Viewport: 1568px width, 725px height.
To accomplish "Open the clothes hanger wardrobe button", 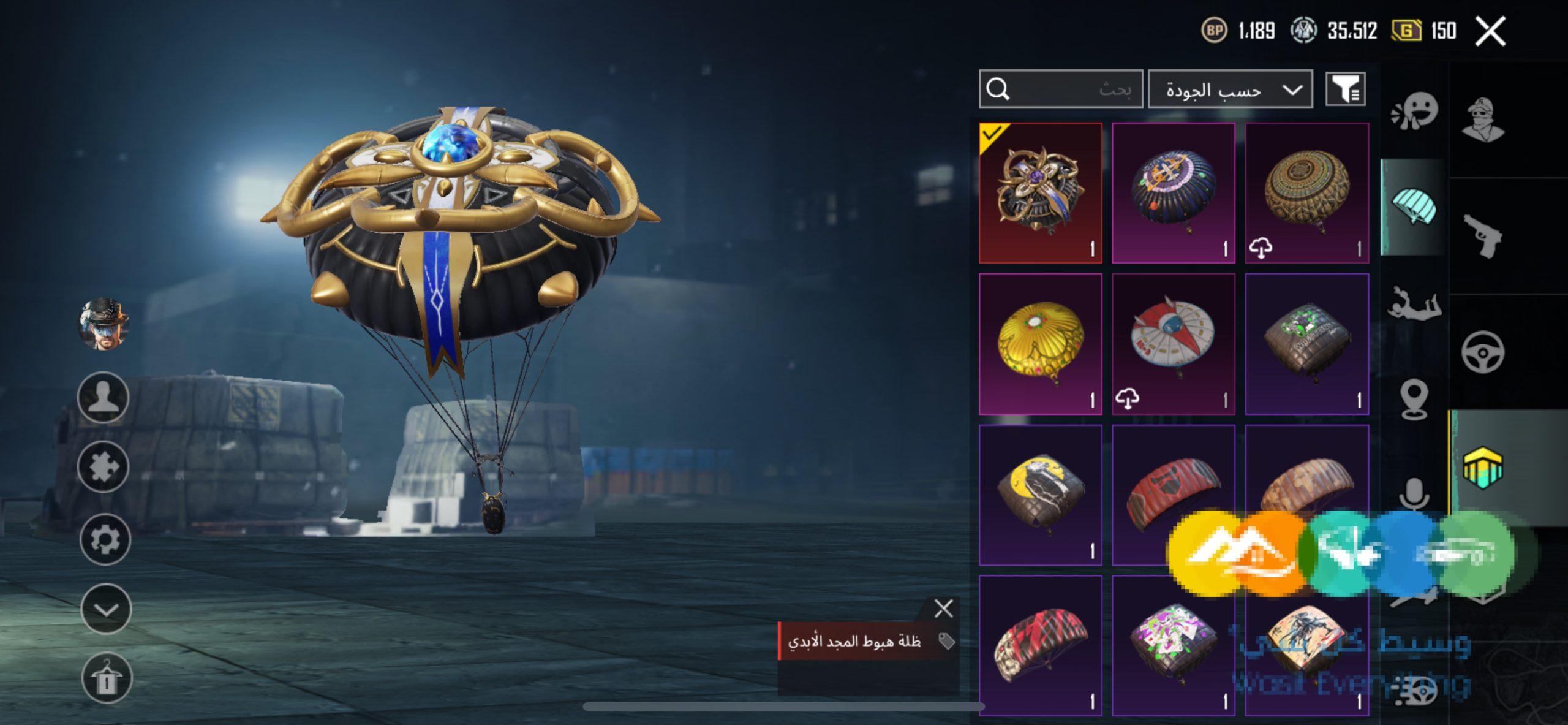I will pos(107,678).
